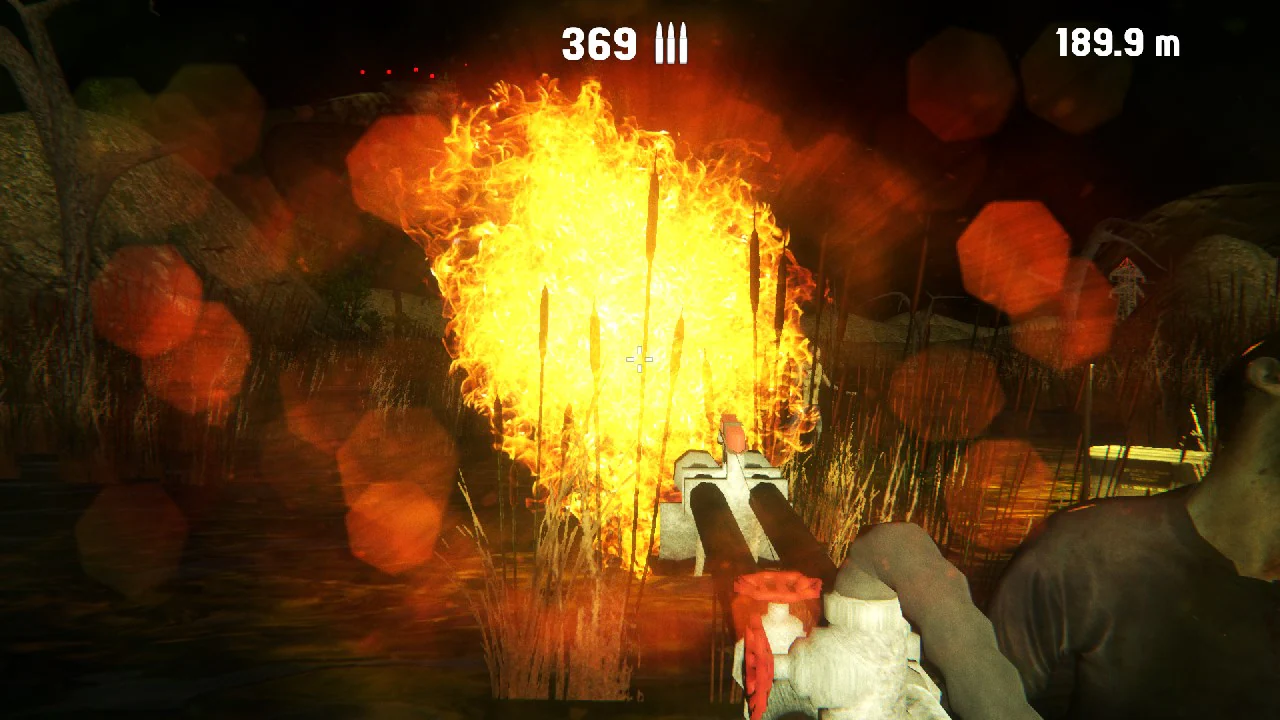Select the ammo count showing 369

(x=599, y=44)
